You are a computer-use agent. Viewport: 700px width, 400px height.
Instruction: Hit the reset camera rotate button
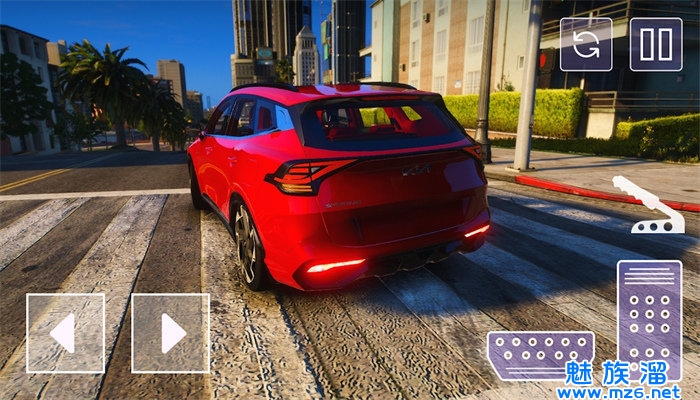pos(586,44)
